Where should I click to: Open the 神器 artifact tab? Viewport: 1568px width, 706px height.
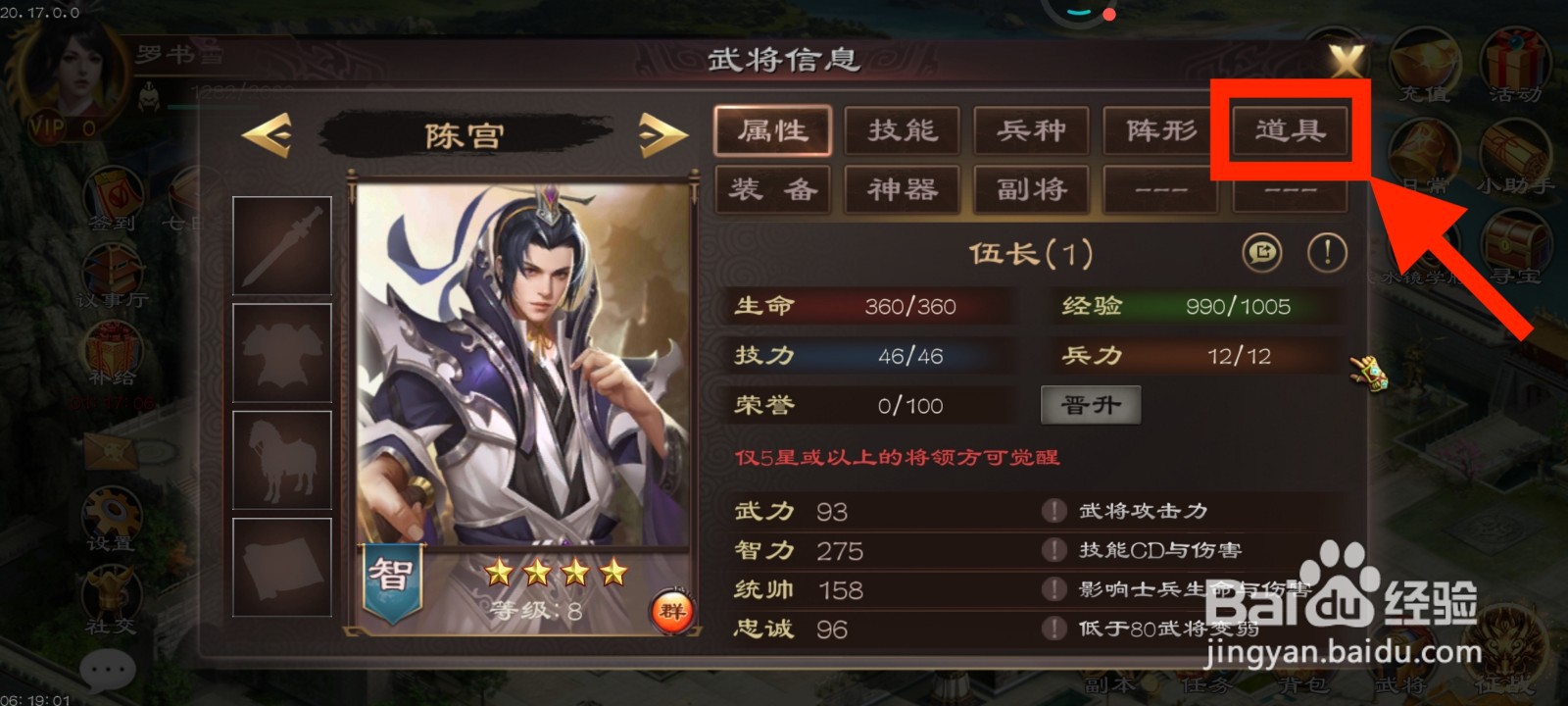click(902, 189)
